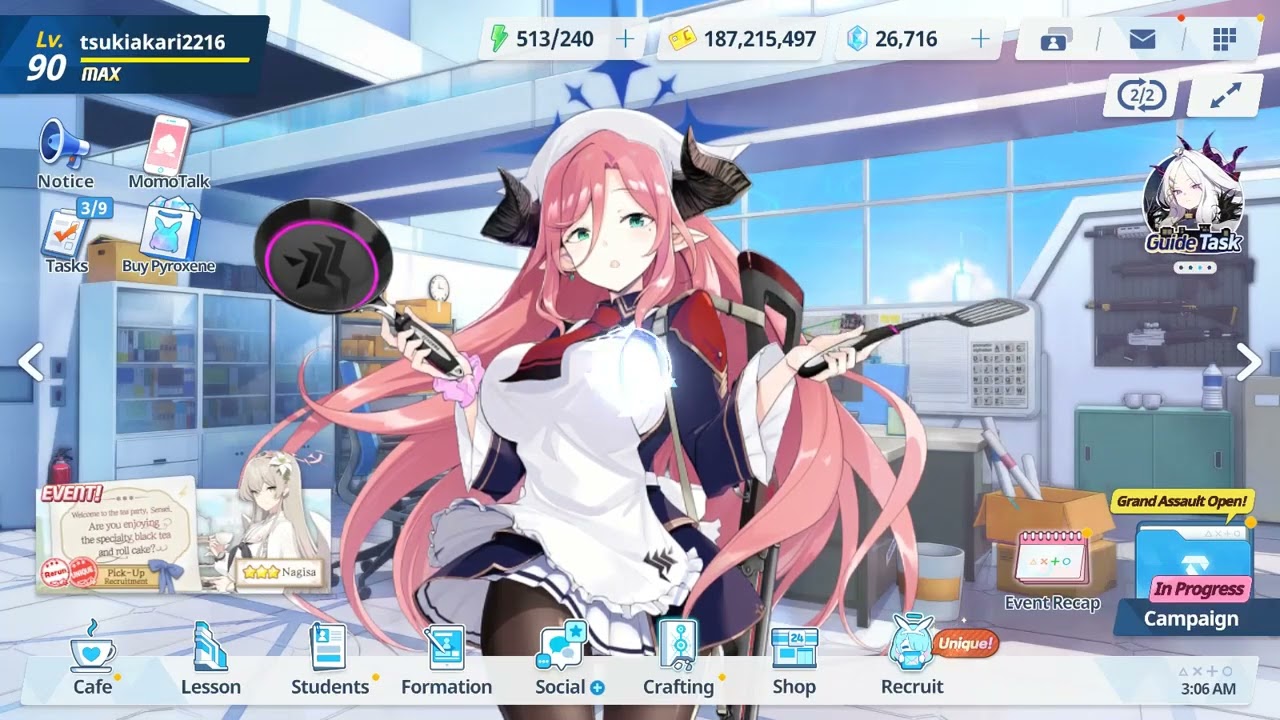Add Pyroxene with the plus button
This screenshot has height=720, width=1280.
pyautogui.click(x=979, y=39)
